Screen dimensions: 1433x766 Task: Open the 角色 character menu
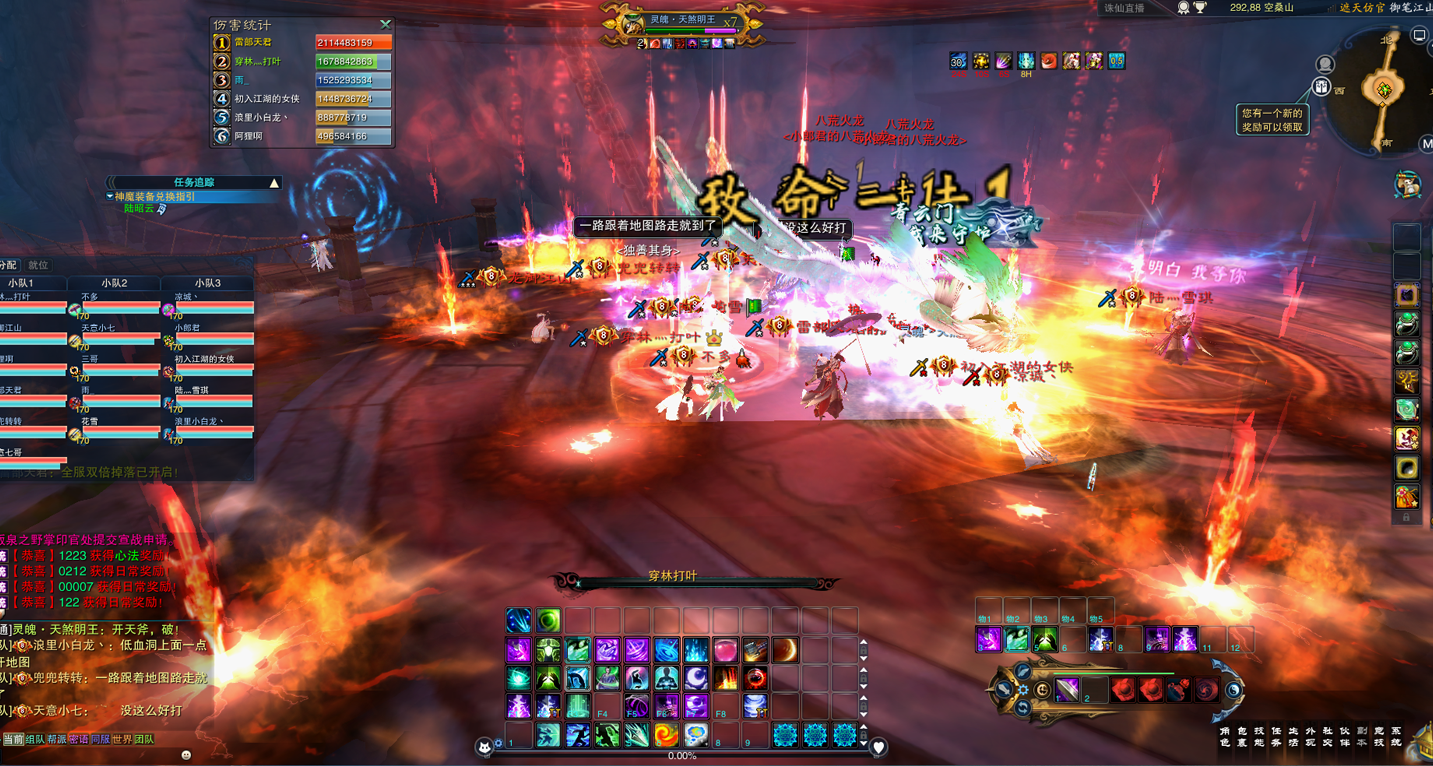tap(1224, 737)
